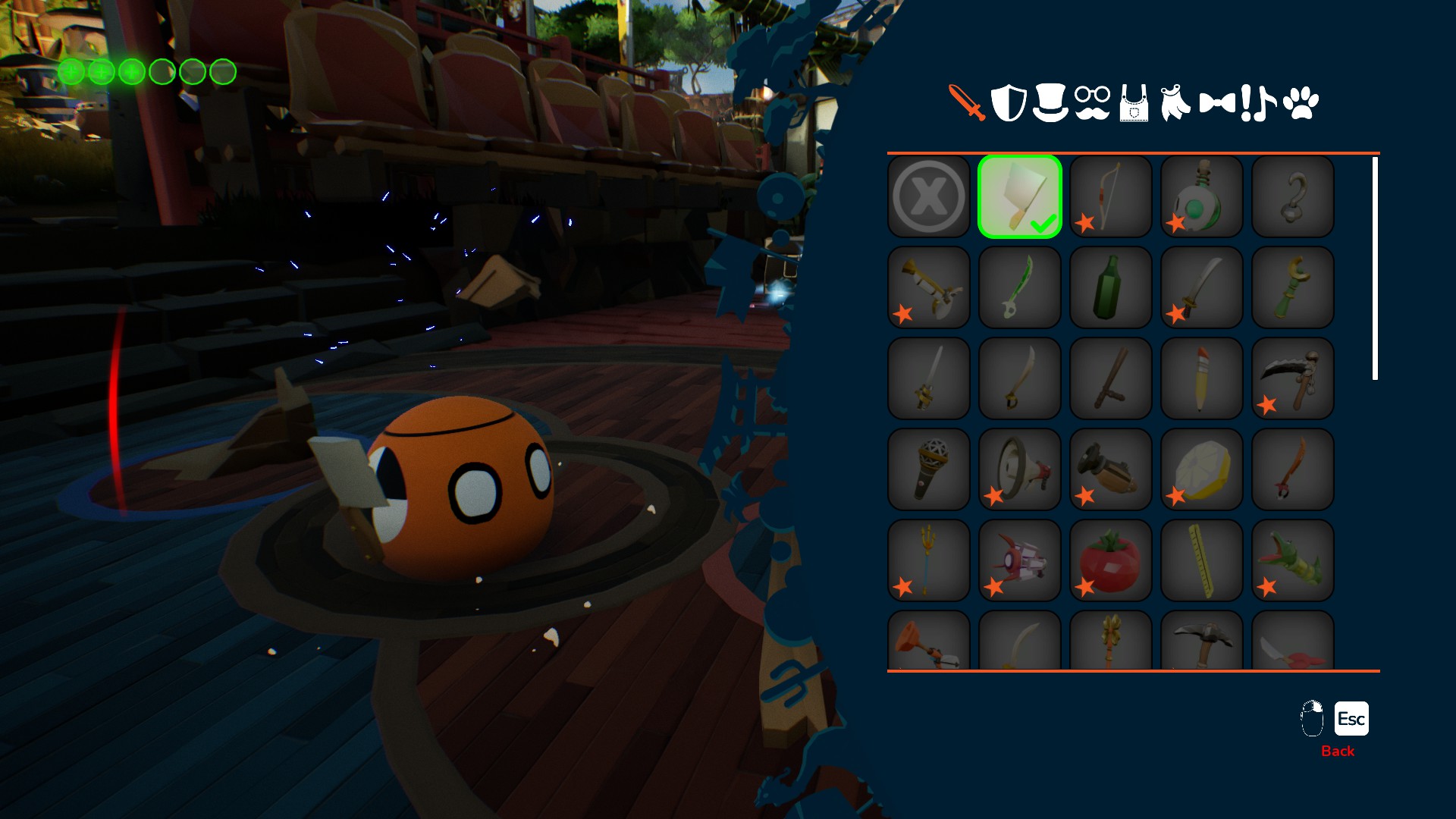This screenshot has height=819, width=1456.
Task: Equip the yellow pencil weapon
Action: (x=1202, y=378)
